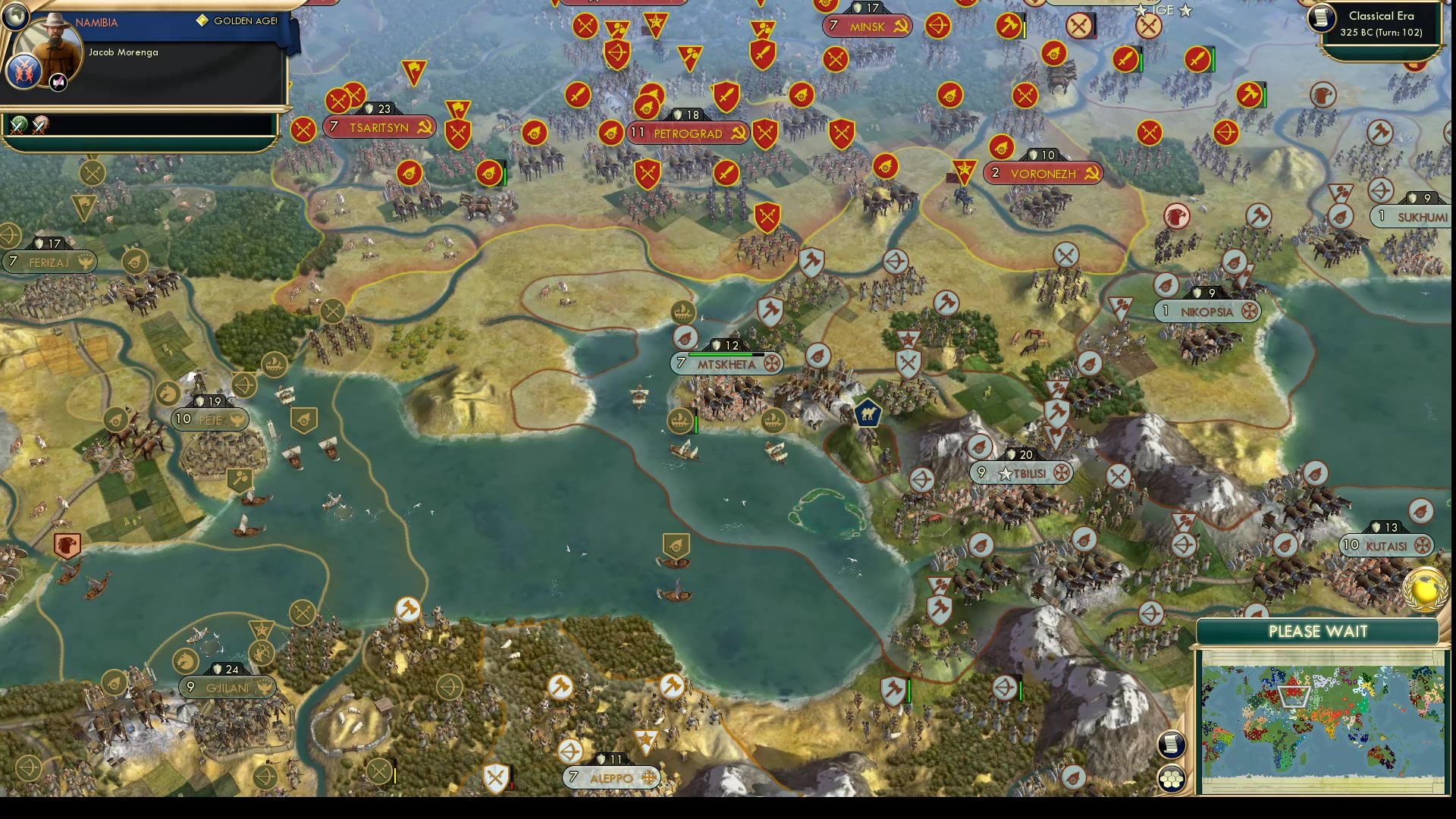Click the star on Tbilisi's city banner

[1007, 473]
